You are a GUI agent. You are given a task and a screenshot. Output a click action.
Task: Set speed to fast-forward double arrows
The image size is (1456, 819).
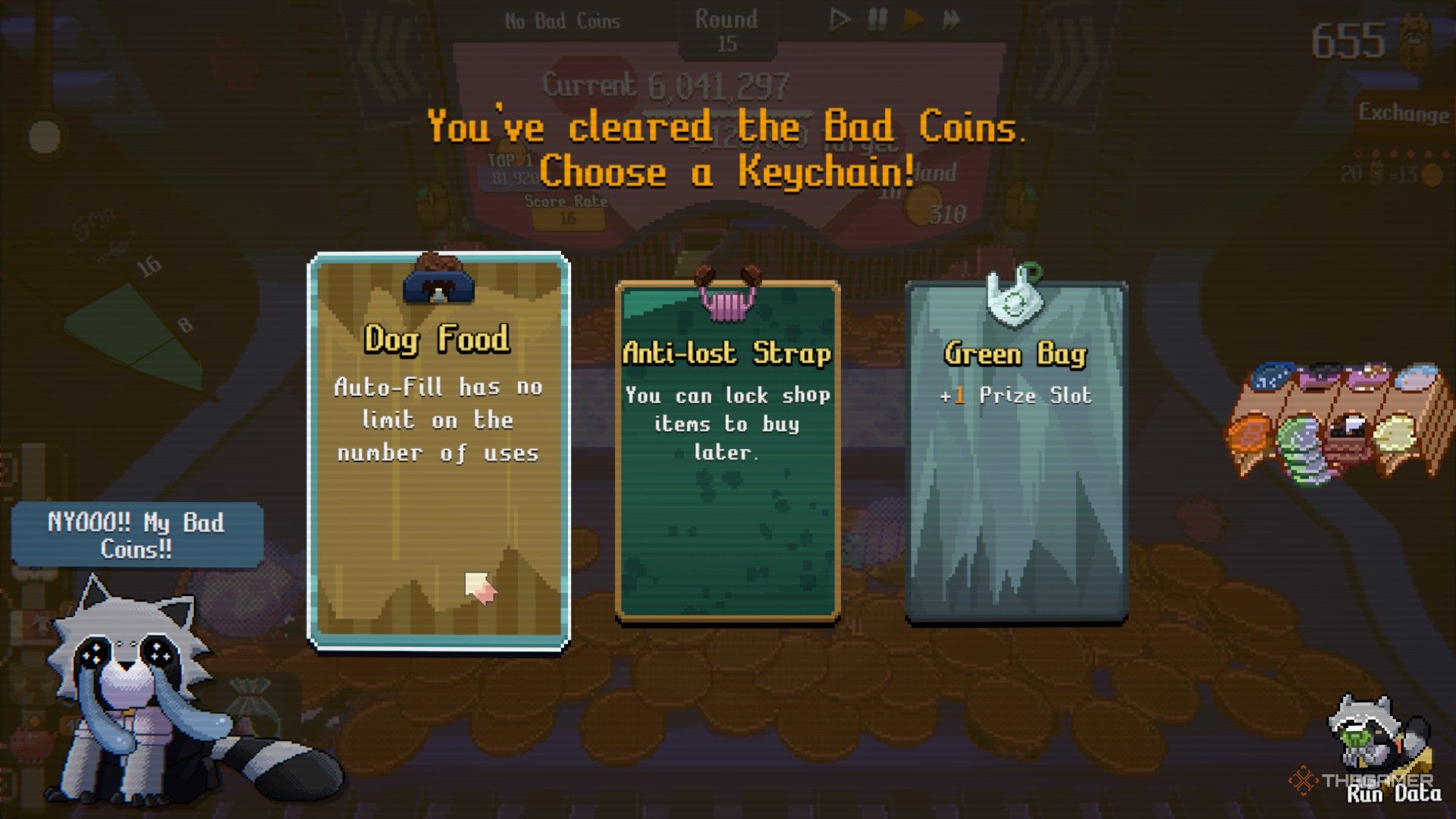[x=952, y=20]
